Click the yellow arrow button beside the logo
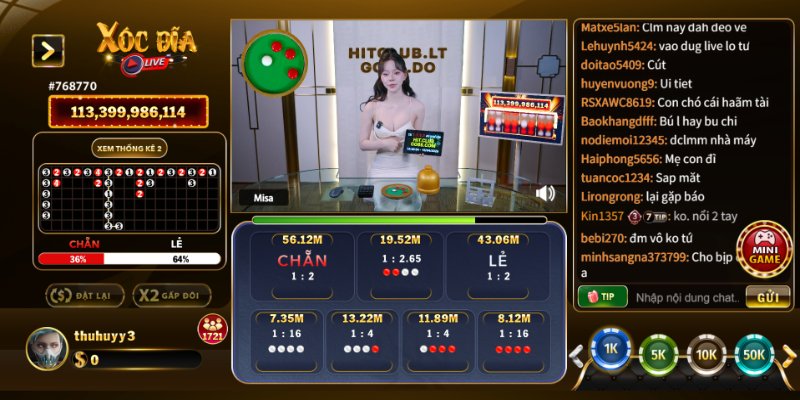 click(x=48, y=50)
